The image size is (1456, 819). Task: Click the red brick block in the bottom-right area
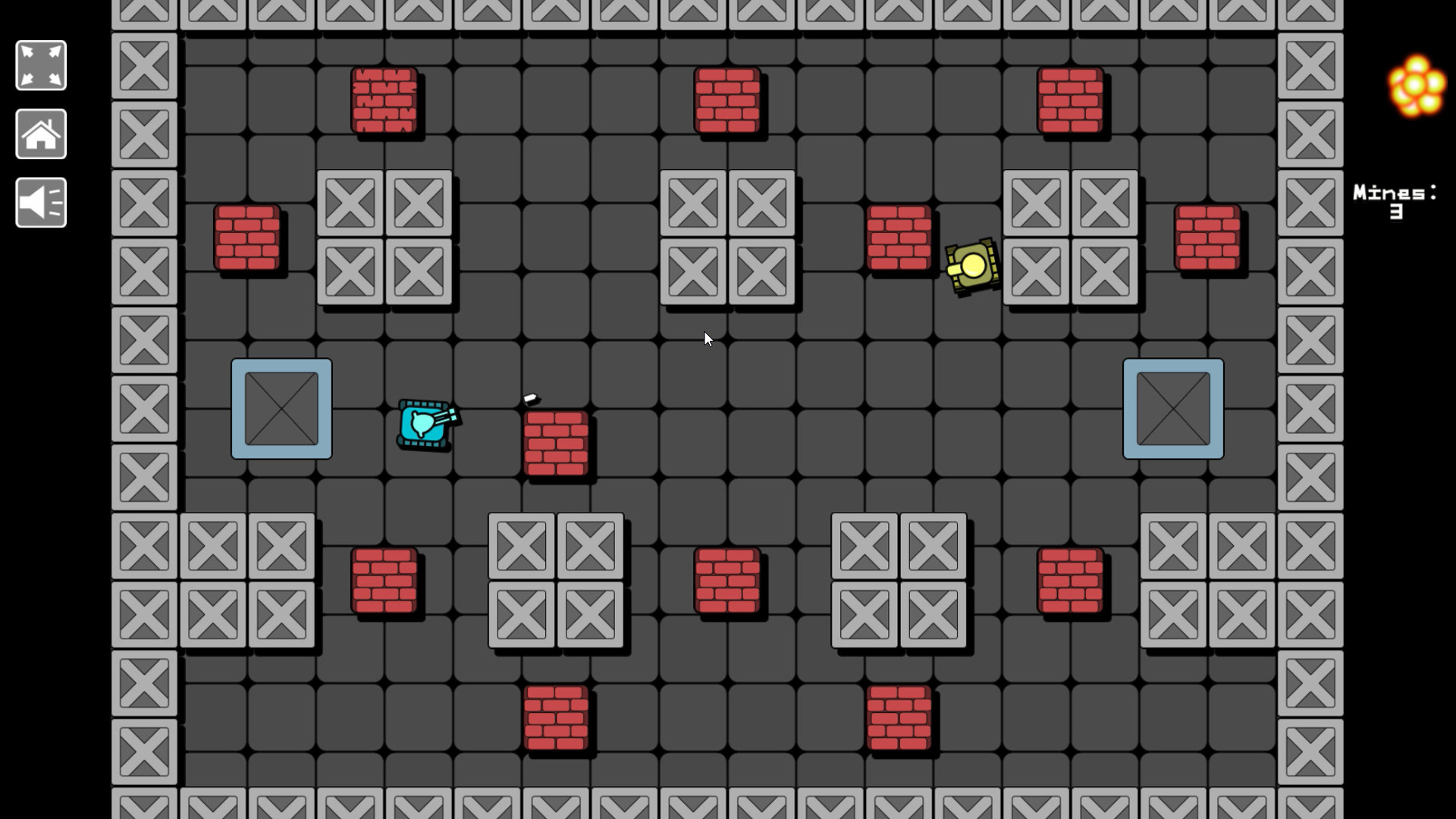(x=1072, y=580)
